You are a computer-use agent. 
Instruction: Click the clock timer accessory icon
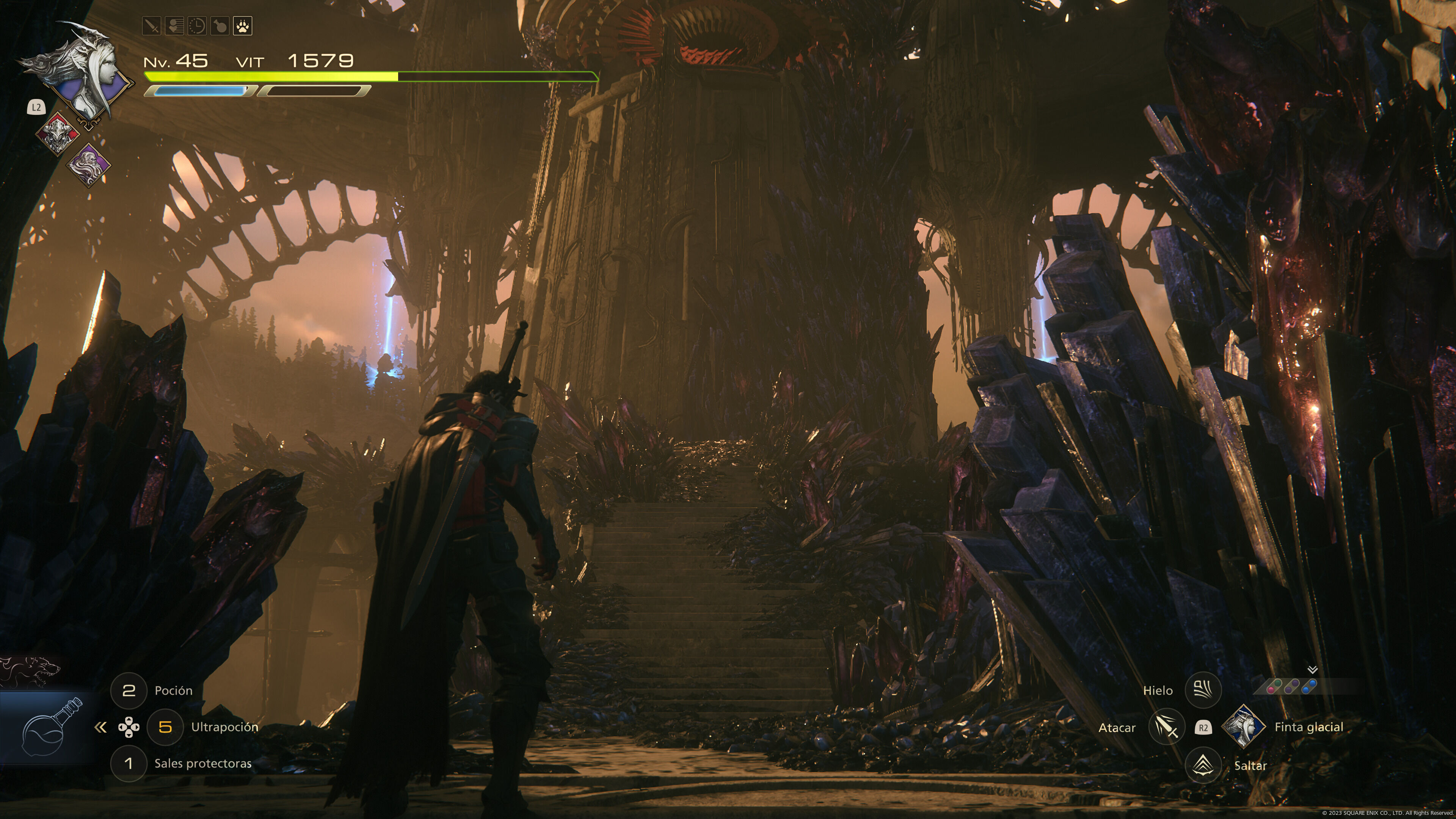[197, 26]
